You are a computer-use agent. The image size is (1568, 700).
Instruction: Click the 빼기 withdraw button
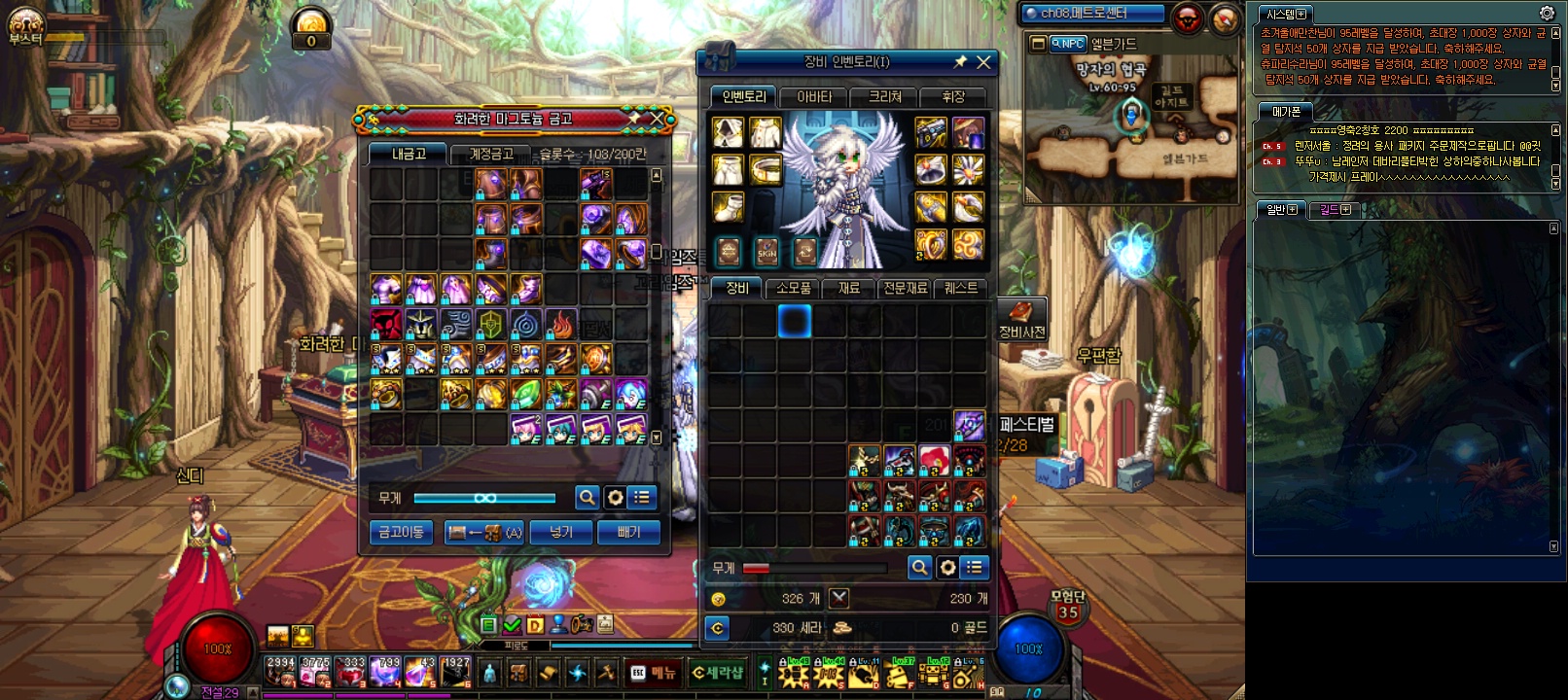point(628,532)
